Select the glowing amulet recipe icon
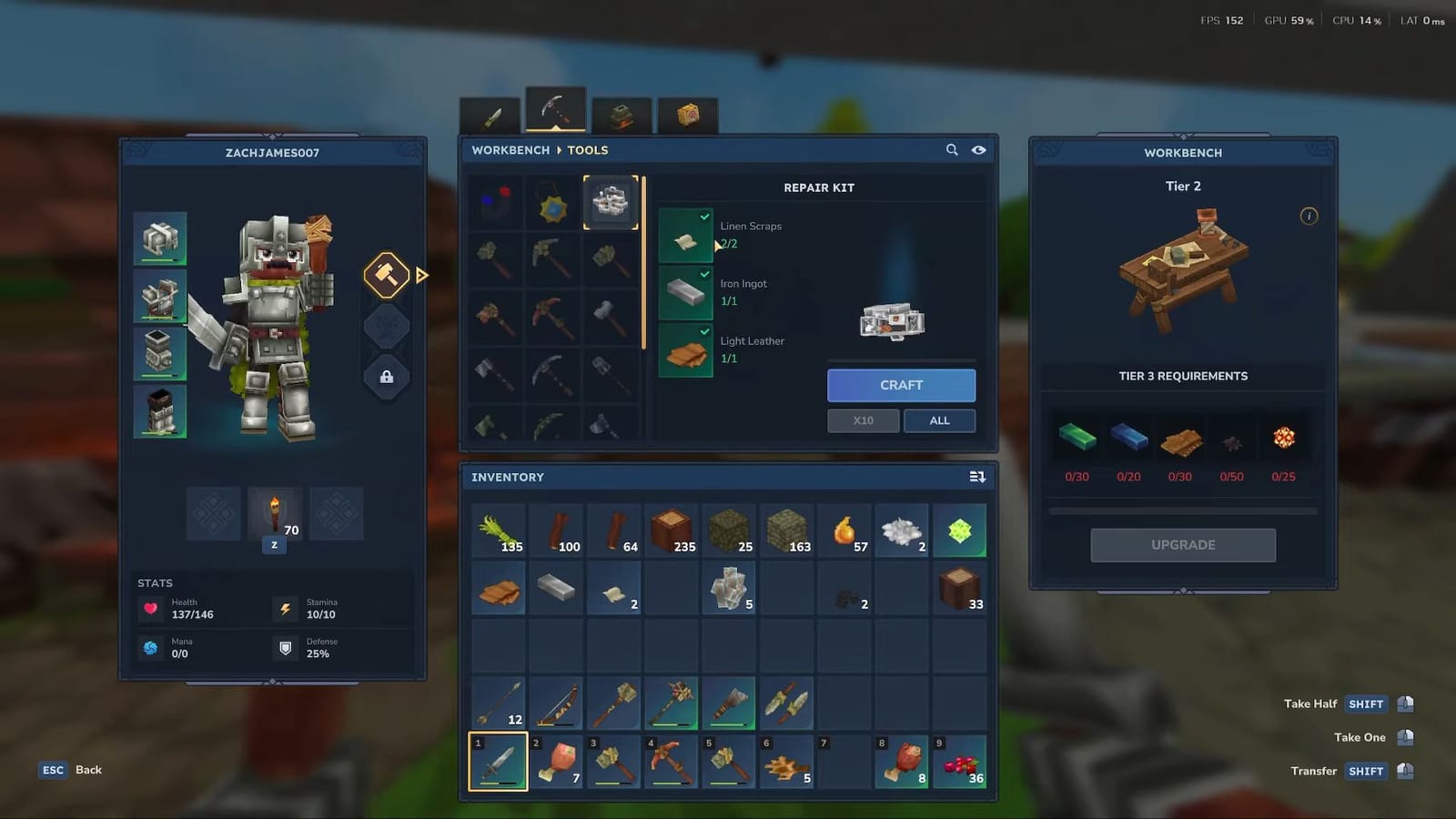 click(551, 202)
